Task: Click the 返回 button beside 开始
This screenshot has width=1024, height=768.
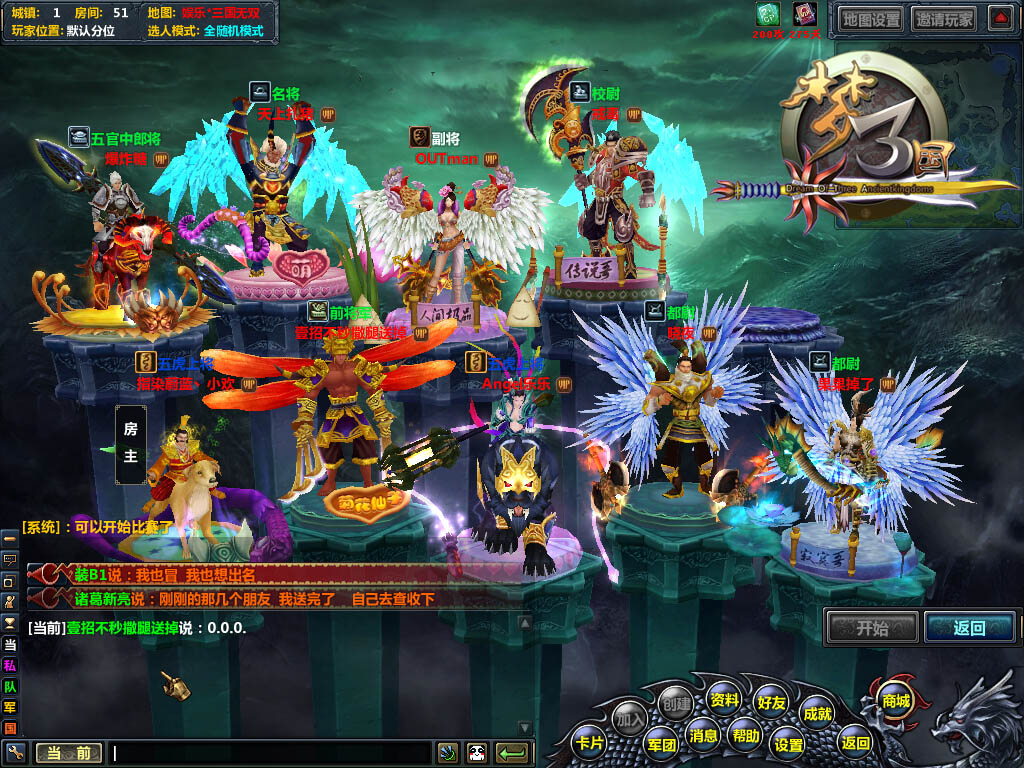Action: [969, 627]
